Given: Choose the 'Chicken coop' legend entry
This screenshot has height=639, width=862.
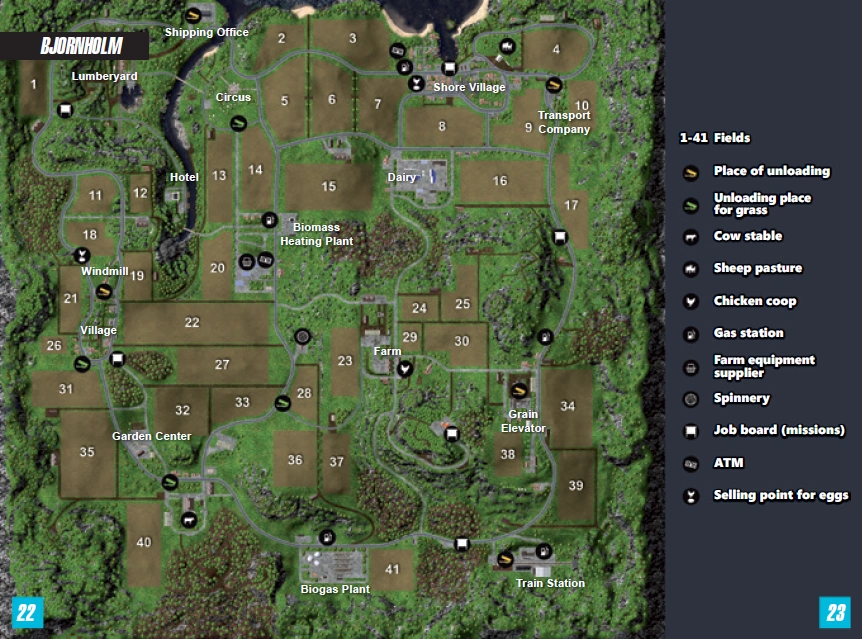Looking at the screenshot, I should pos(754,301).
